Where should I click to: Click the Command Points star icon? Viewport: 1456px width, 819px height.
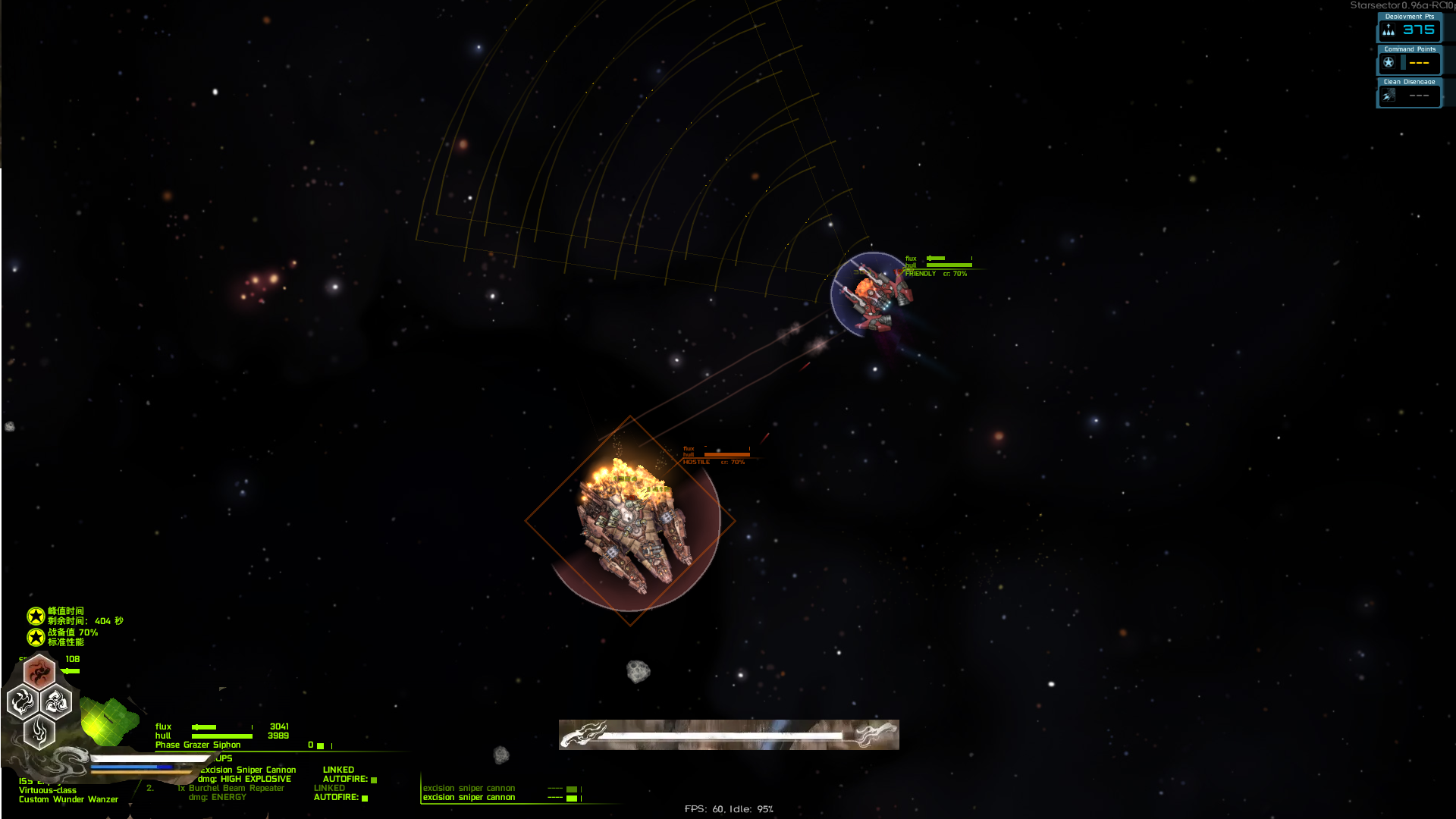(1389, 63)
